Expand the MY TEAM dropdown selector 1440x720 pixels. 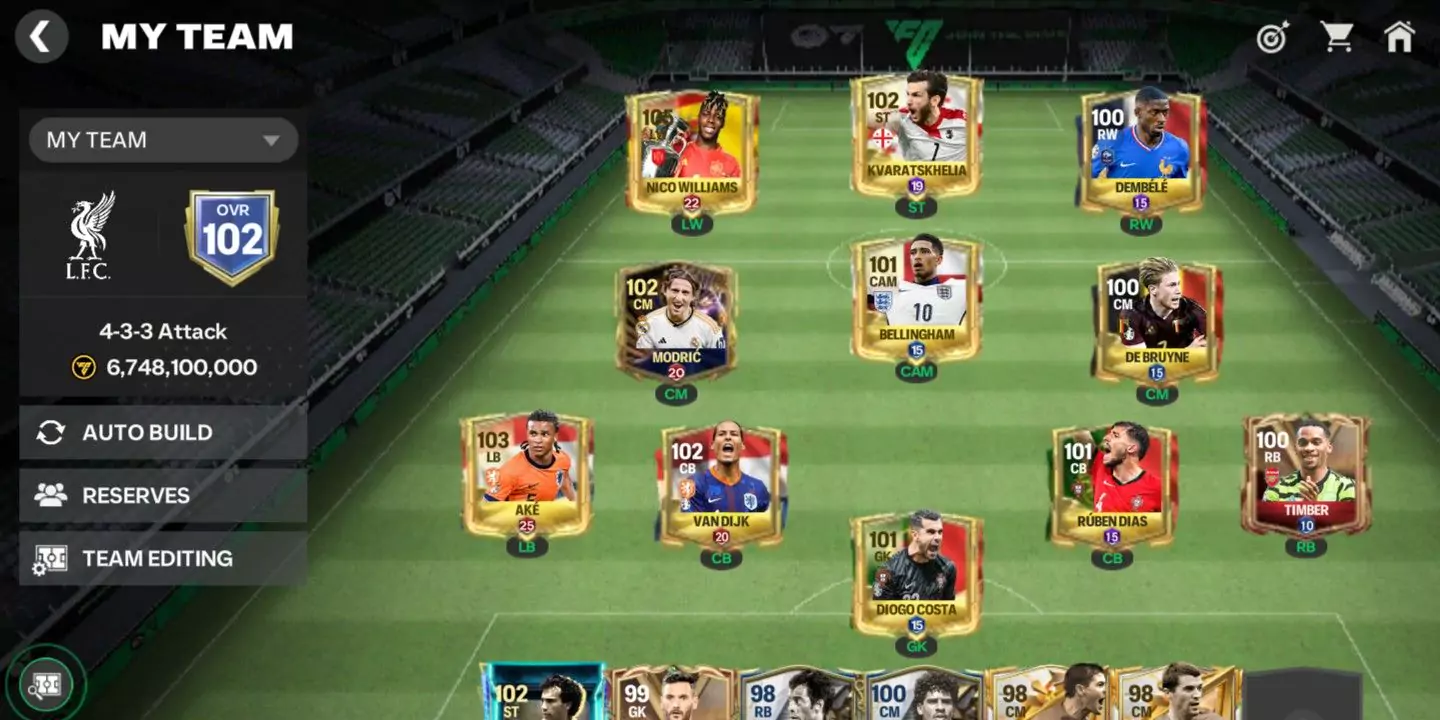[163, 140]
